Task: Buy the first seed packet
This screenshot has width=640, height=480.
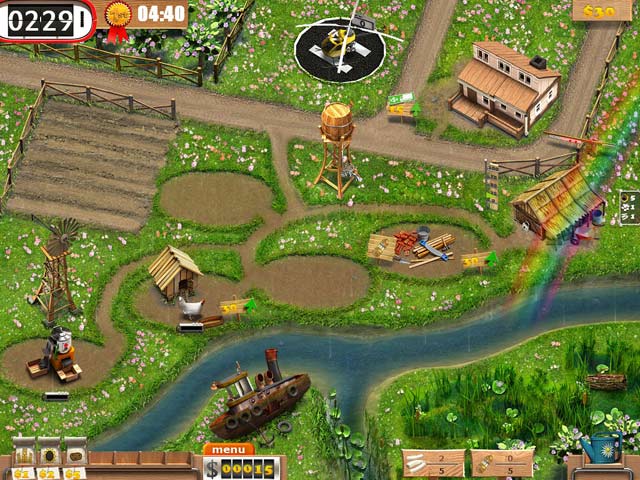Action: tap(23, 454)
